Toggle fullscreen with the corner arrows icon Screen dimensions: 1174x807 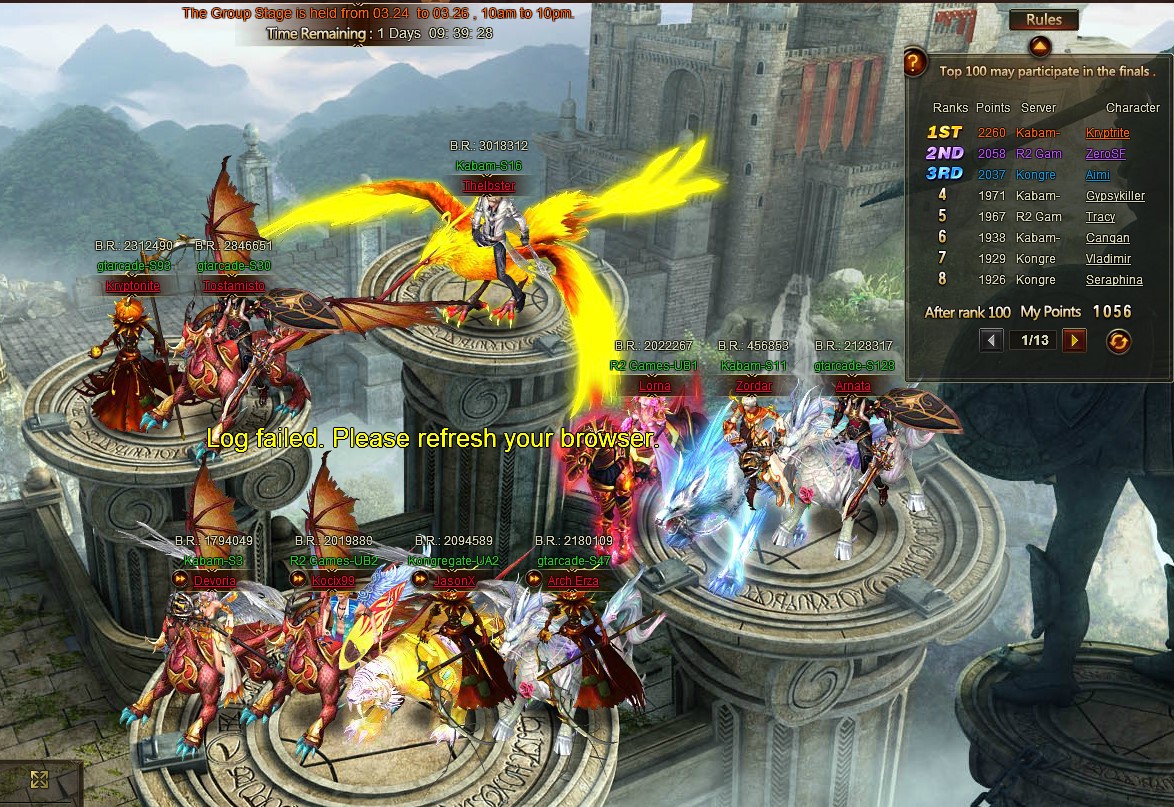(x=40, y=780)
